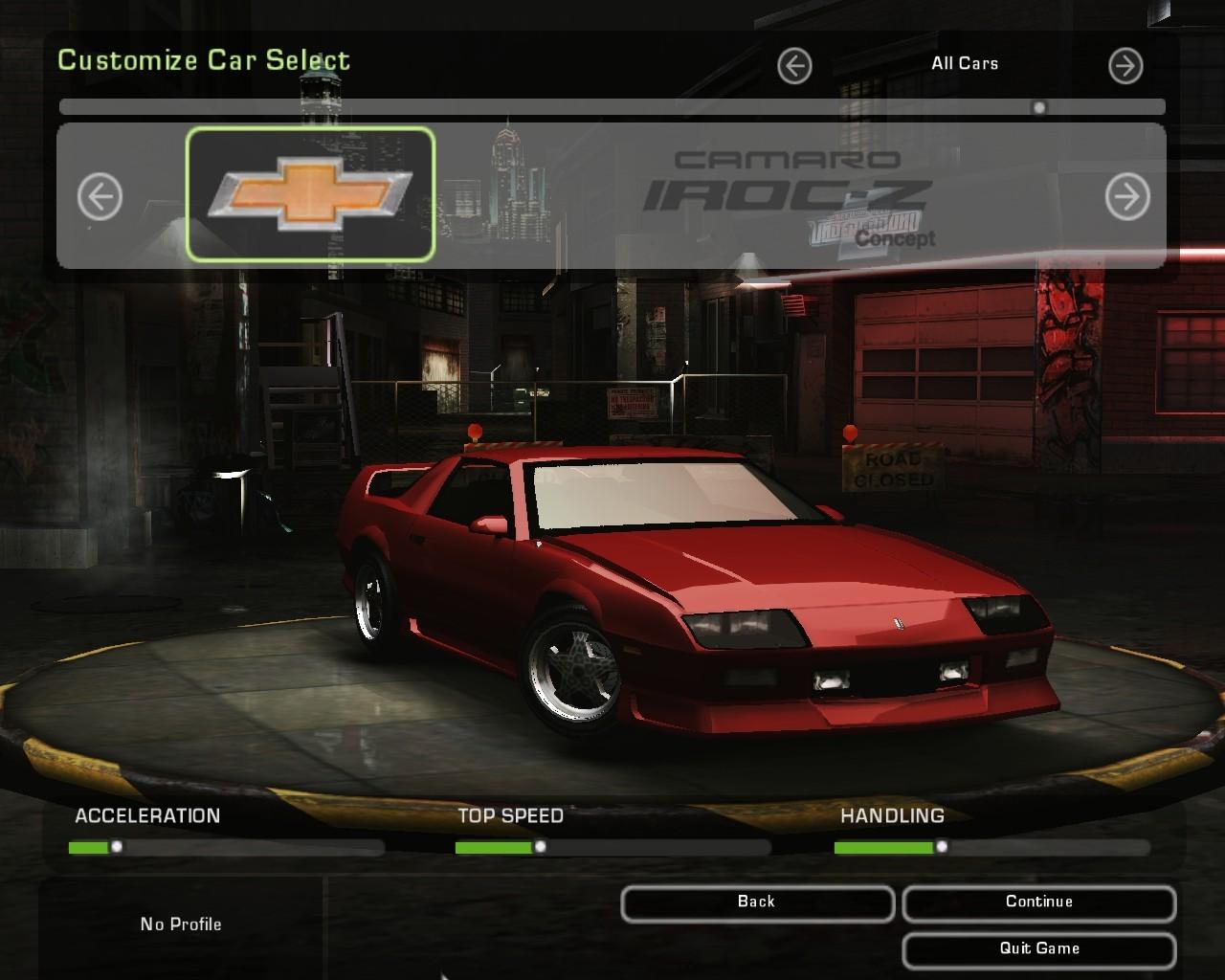The width and height of the screenshot is (1225, 980).
Task: Quit the game
Action: coord(1038,949)
